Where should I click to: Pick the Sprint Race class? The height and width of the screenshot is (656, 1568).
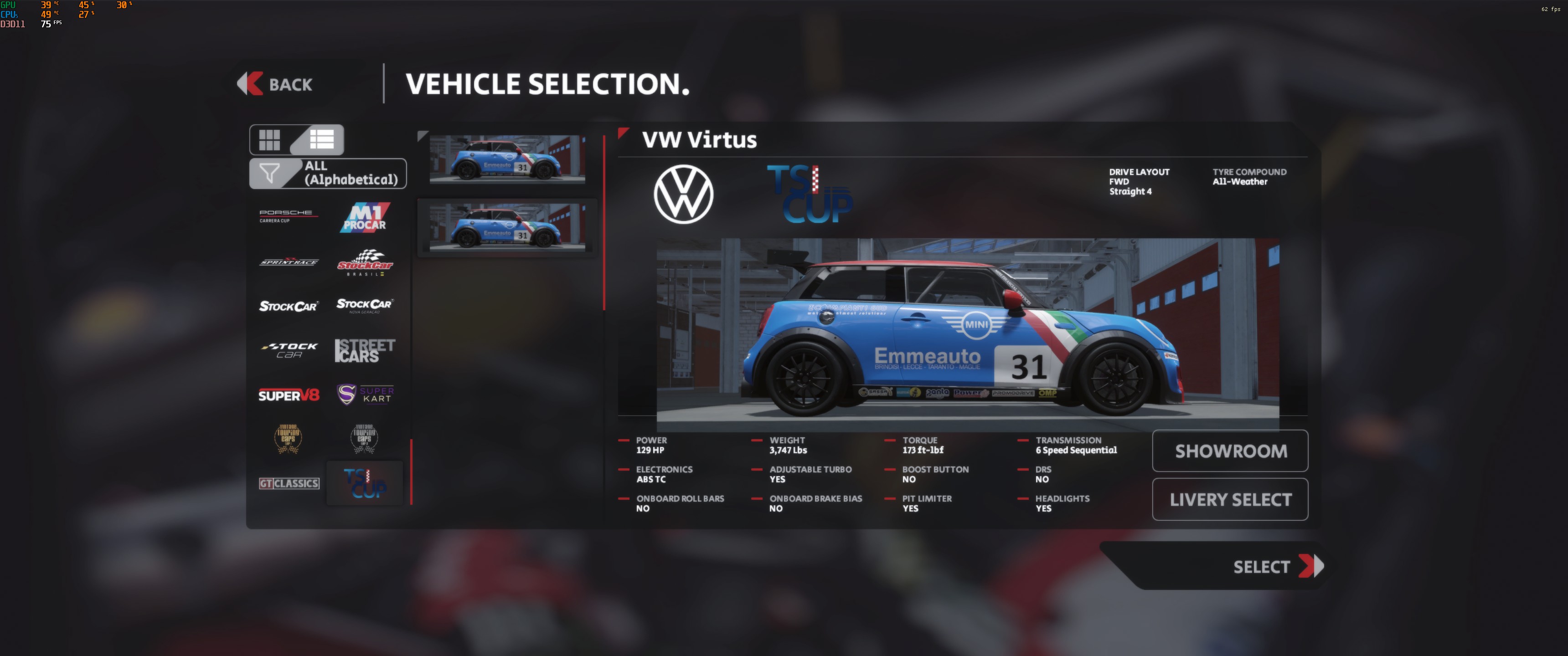tap(289, 261)
